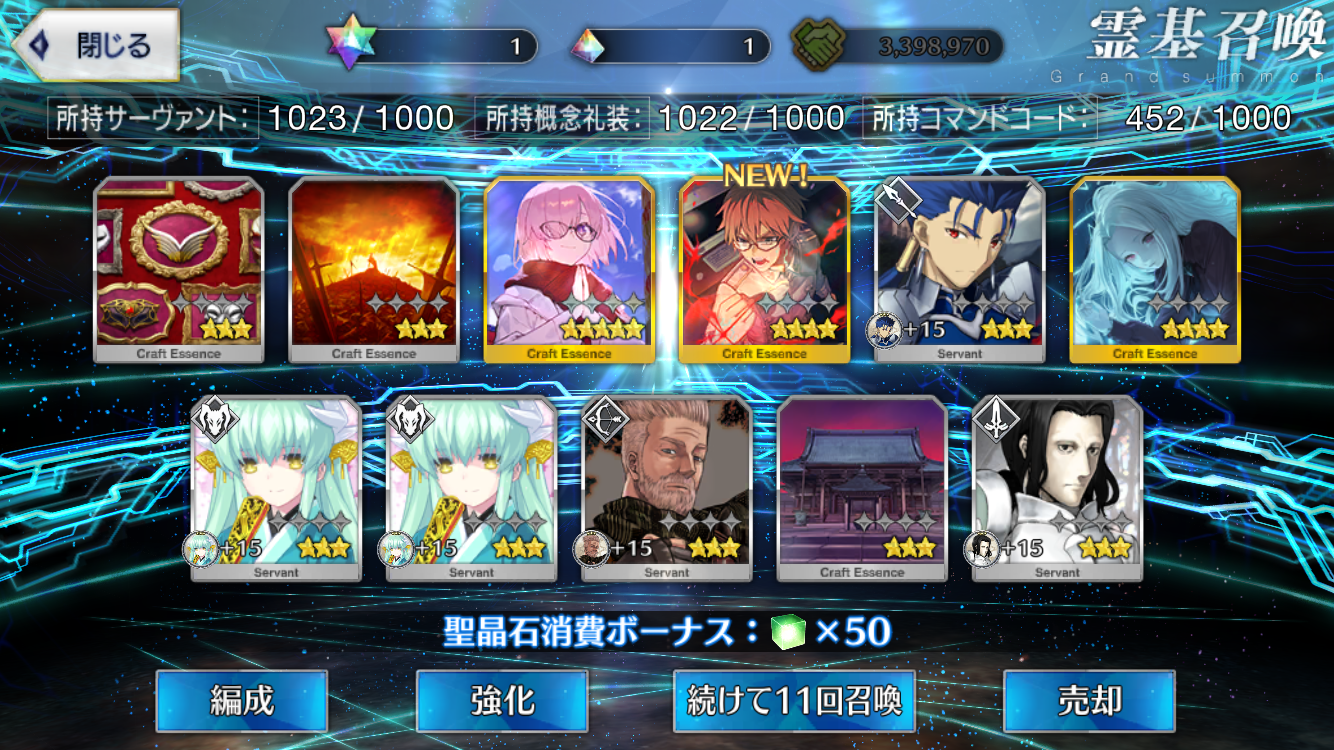
Task: View the burning battlefield Craft Essence card
Action: coord(374,268)
